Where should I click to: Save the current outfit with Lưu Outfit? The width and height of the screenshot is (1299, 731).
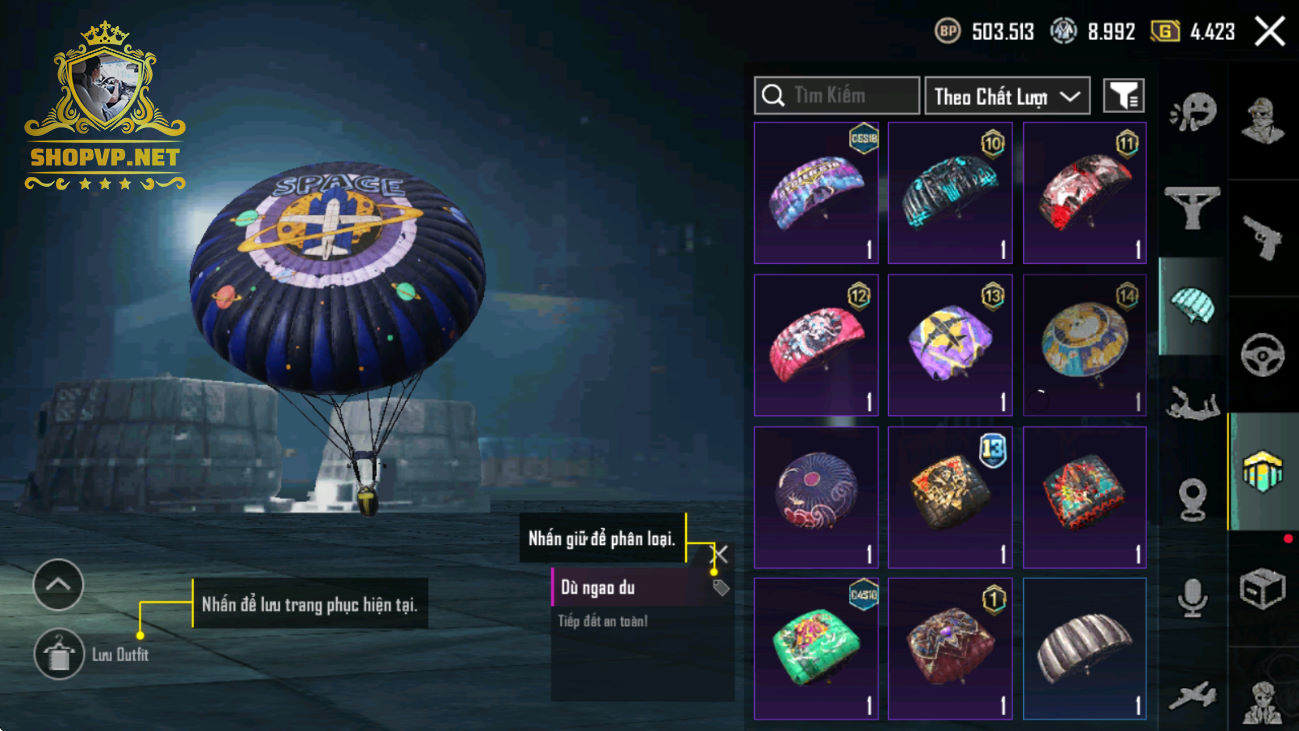point(59,655)
